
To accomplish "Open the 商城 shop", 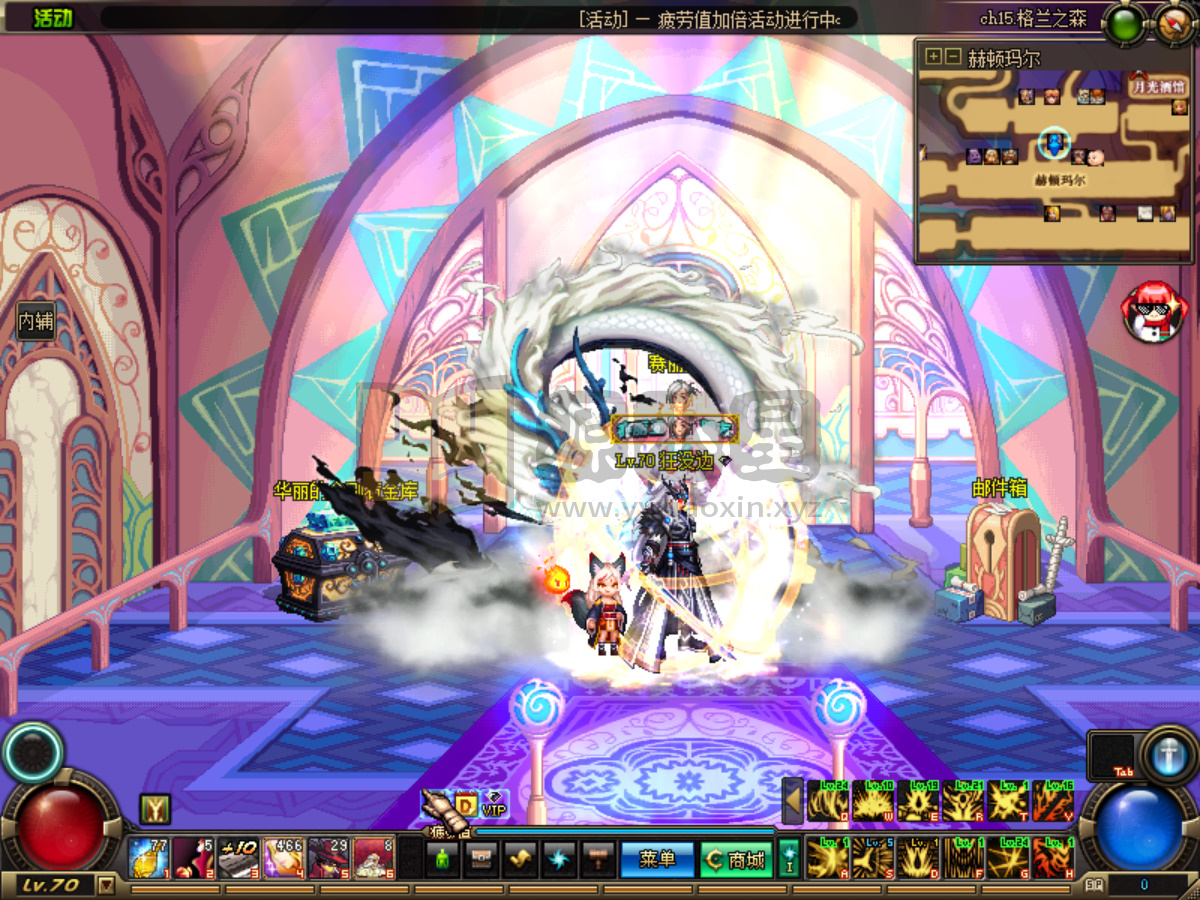I will 735,859.
